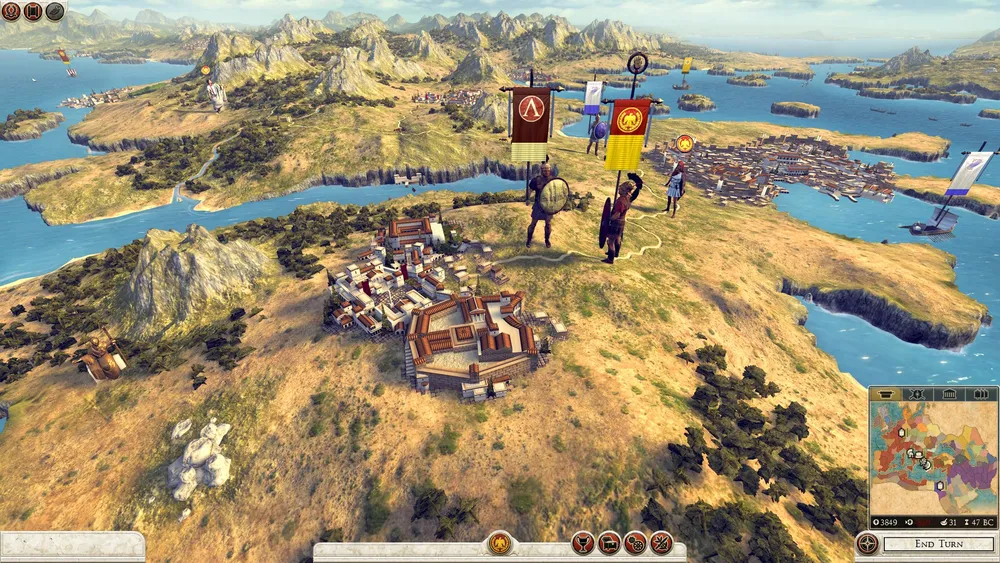This screenshot has height=563, width=1000.
Task: Open the chest icon panel
Action: click(x=609, y=544)
